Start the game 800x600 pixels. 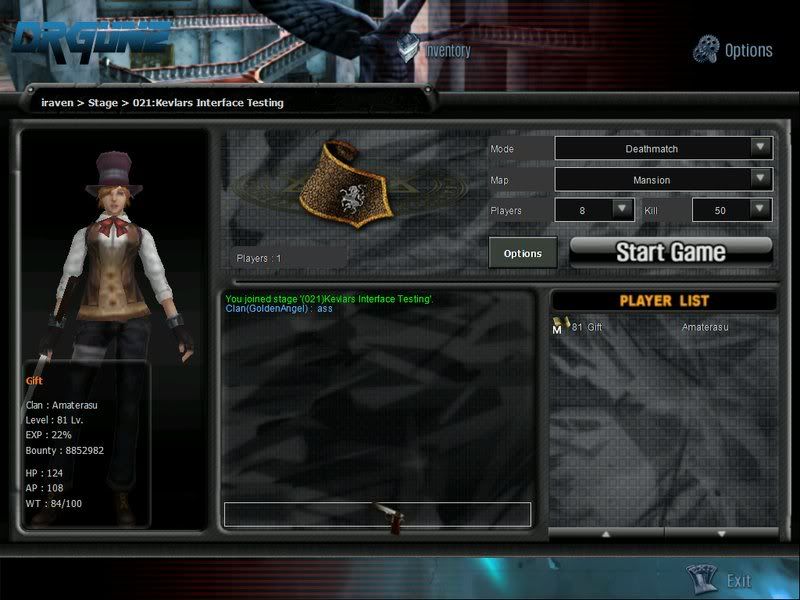click(x=671, y=251)
